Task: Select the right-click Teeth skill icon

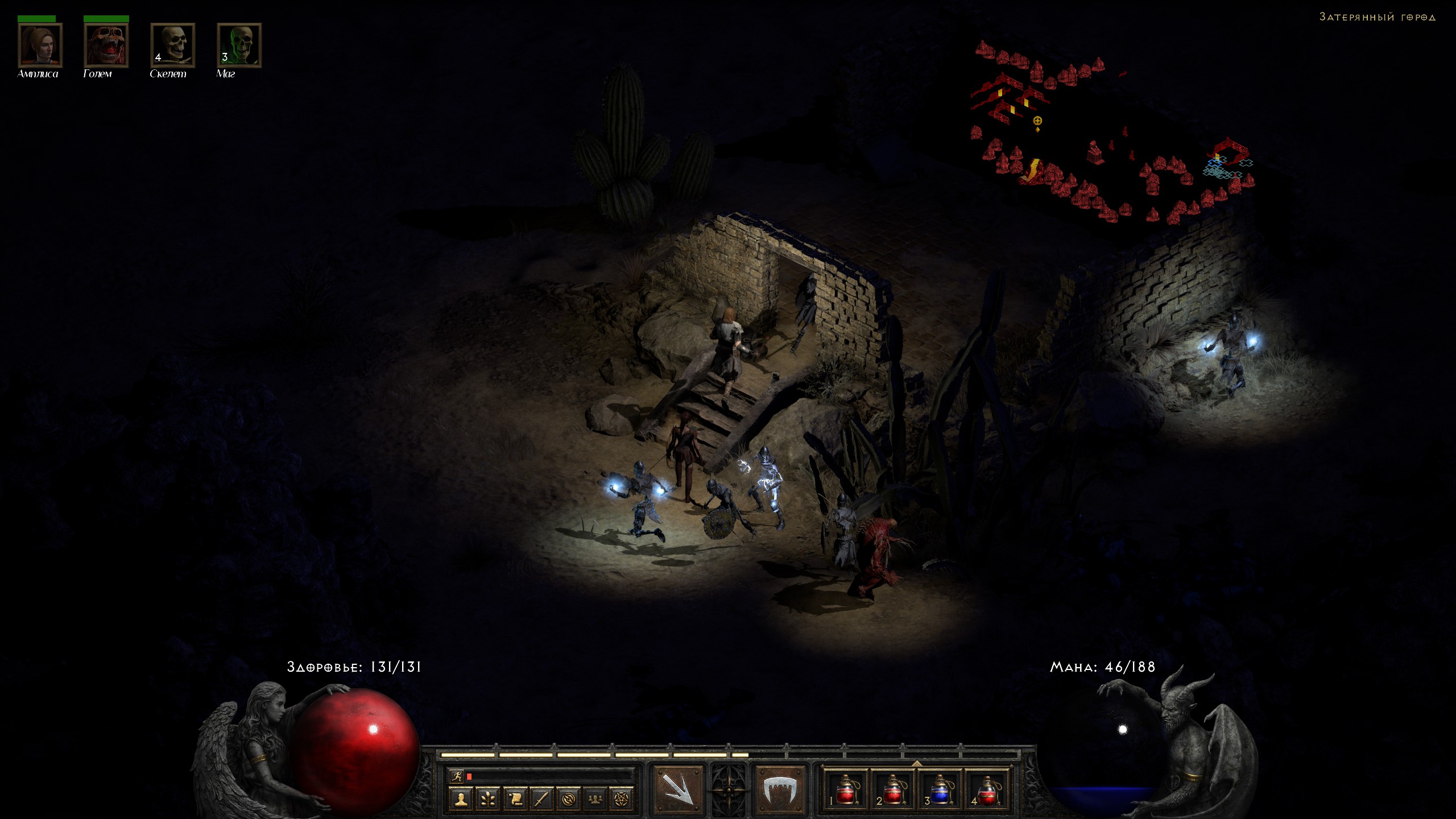Action: (780, 789)
